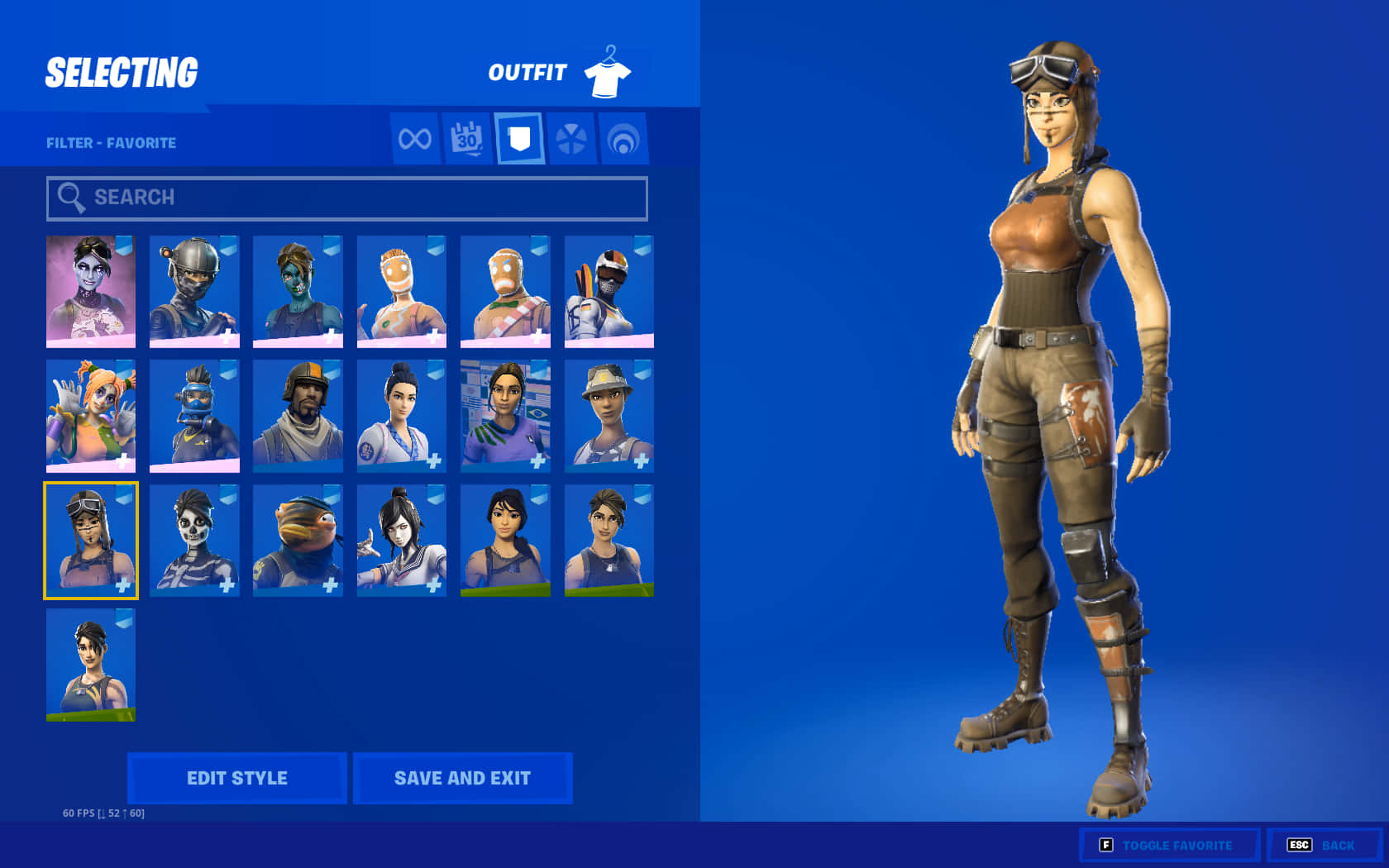The height and width of the screenshot is (868, 1389).
Task: Click the banner filter icon
Action: (x=520, y=139)
